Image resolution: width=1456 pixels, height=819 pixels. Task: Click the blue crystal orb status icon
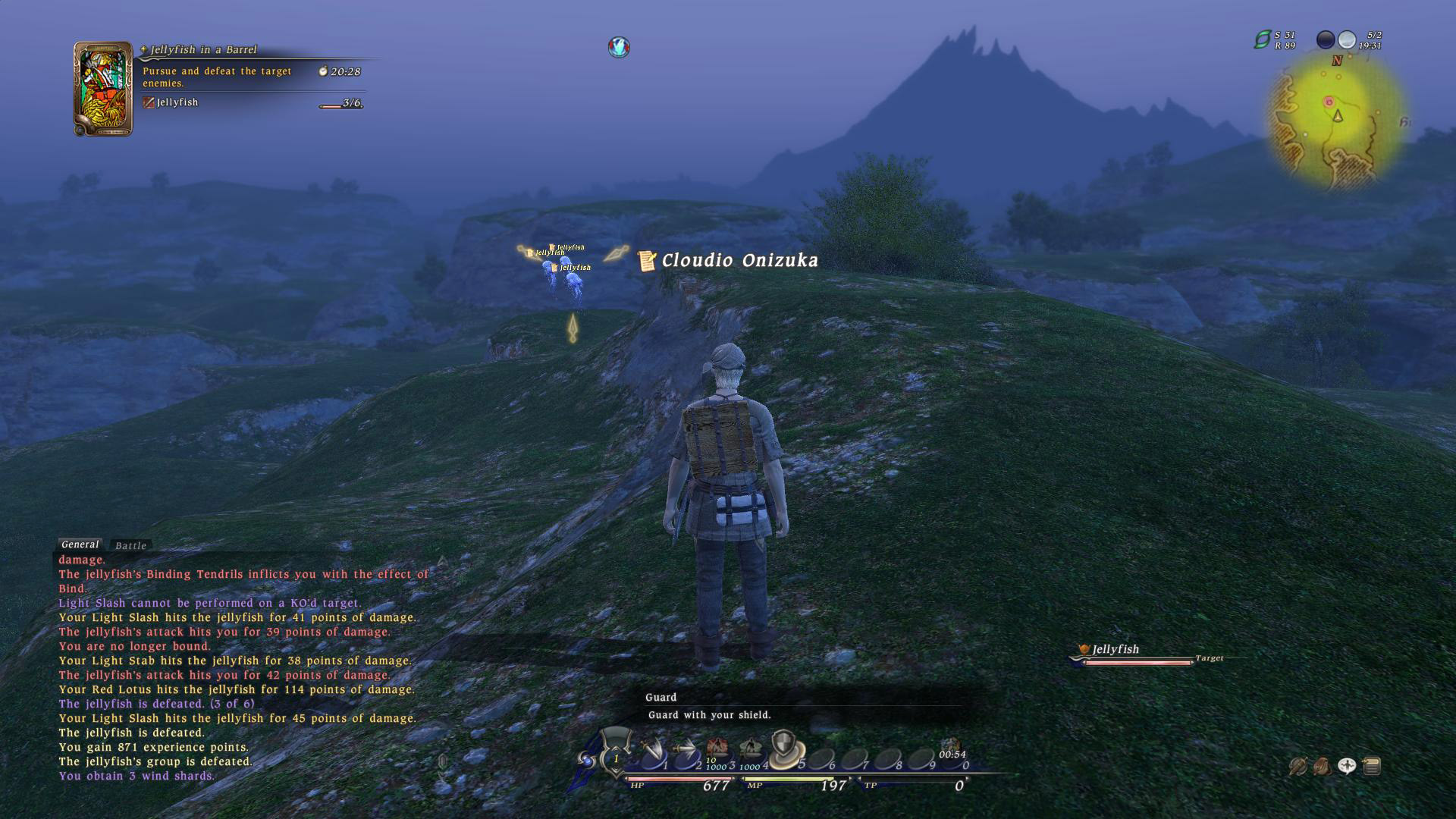[619, 48]
